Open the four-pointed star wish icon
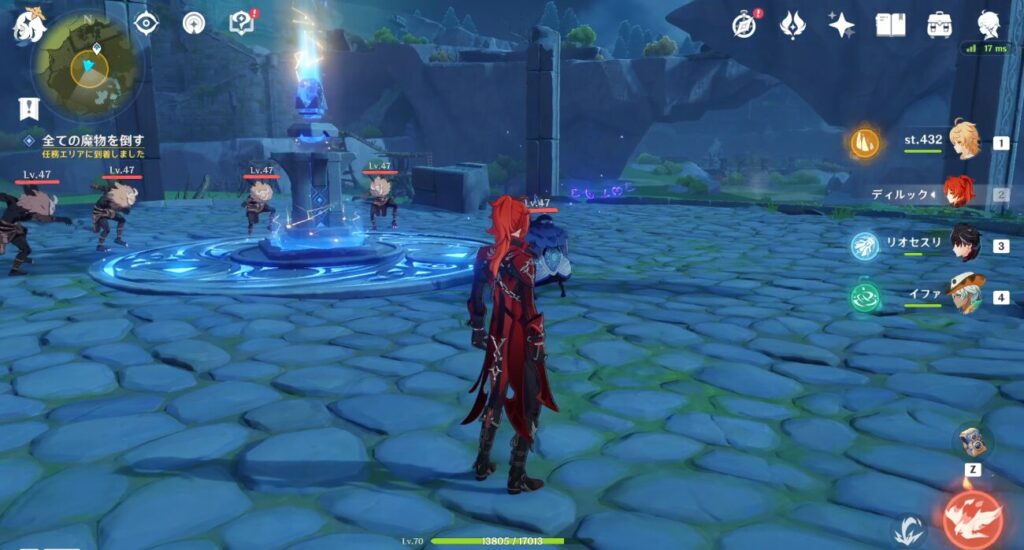 842,24
